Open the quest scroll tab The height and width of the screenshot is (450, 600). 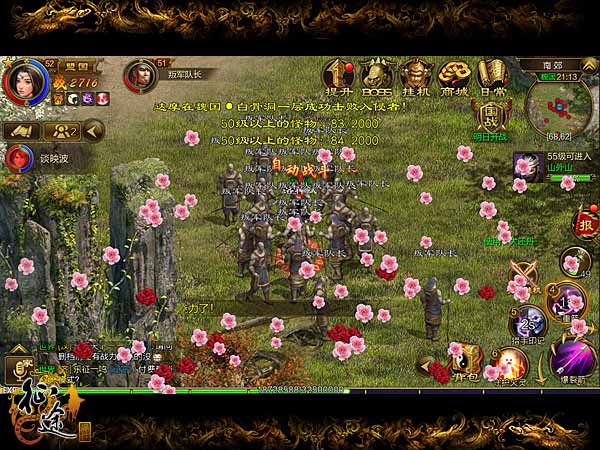pyautogui.click(x=22, y=130)
